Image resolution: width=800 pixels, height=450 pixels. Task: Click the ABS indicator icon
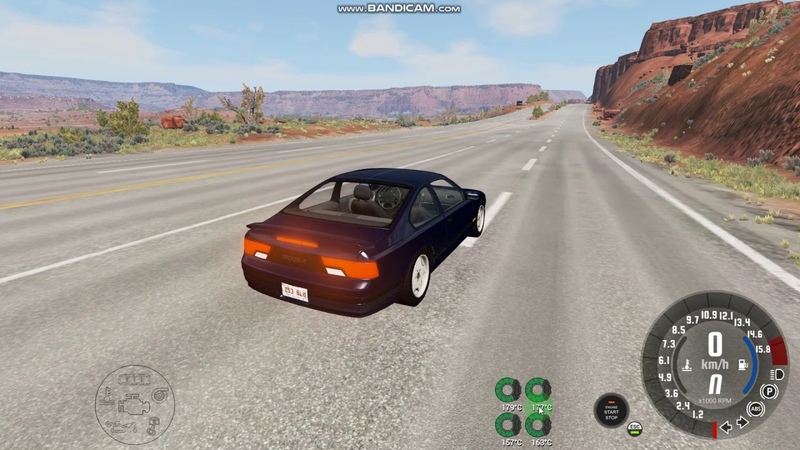click(756, 409)
